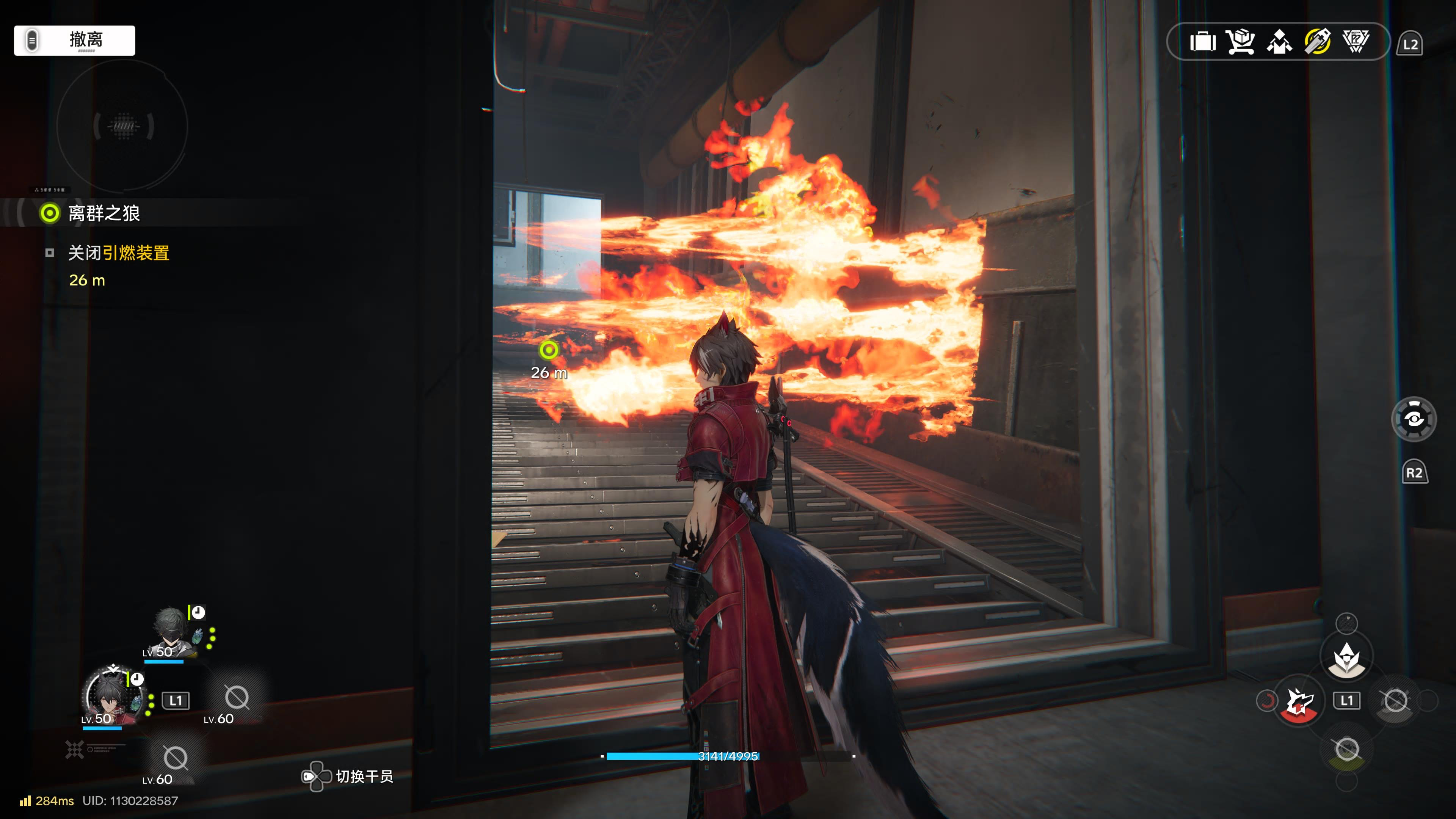Select the operator squad diamond icon

tap(1279, 42)
